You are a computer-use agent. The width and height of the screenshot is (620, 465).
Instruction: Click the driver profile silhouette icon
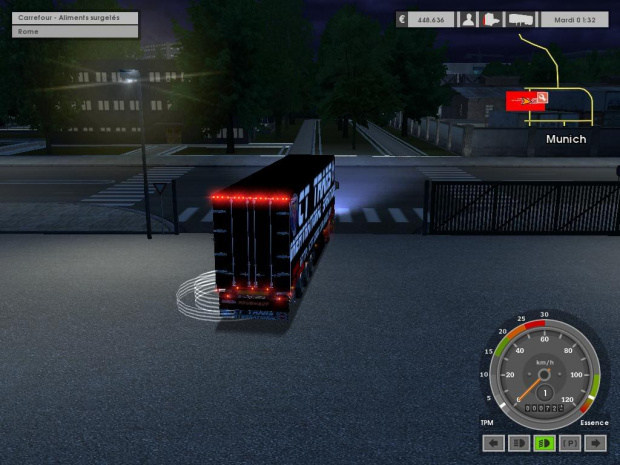click(467, 19)
